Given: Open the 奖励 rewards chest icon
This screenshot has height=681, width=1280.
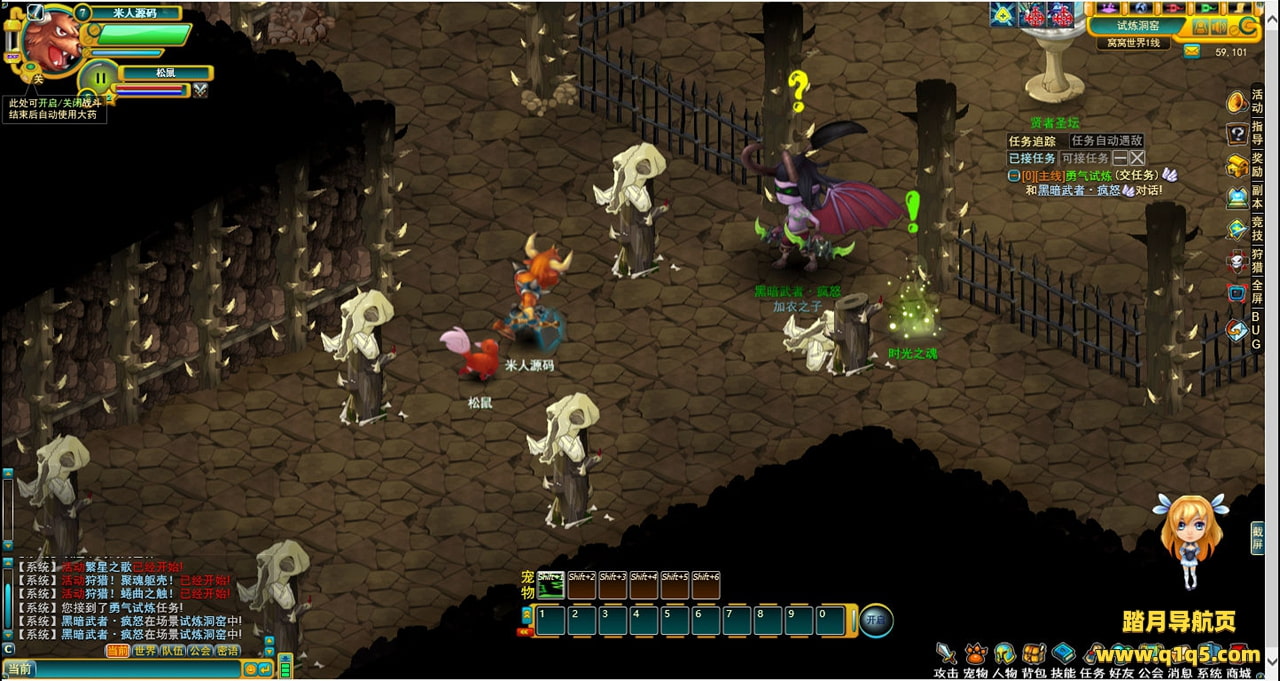Looking at the screenshot, I should pyautogui.click(x=1237, y=166).
